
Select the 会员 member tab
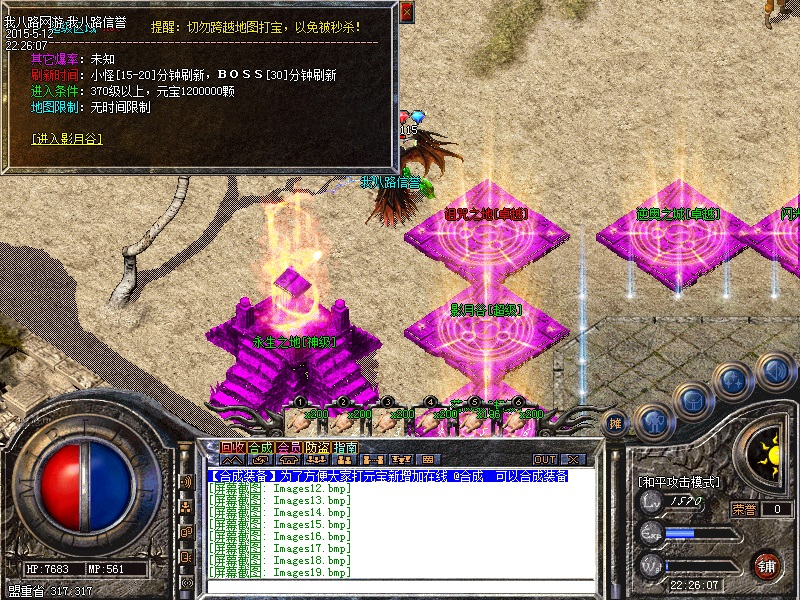[288, 447]
